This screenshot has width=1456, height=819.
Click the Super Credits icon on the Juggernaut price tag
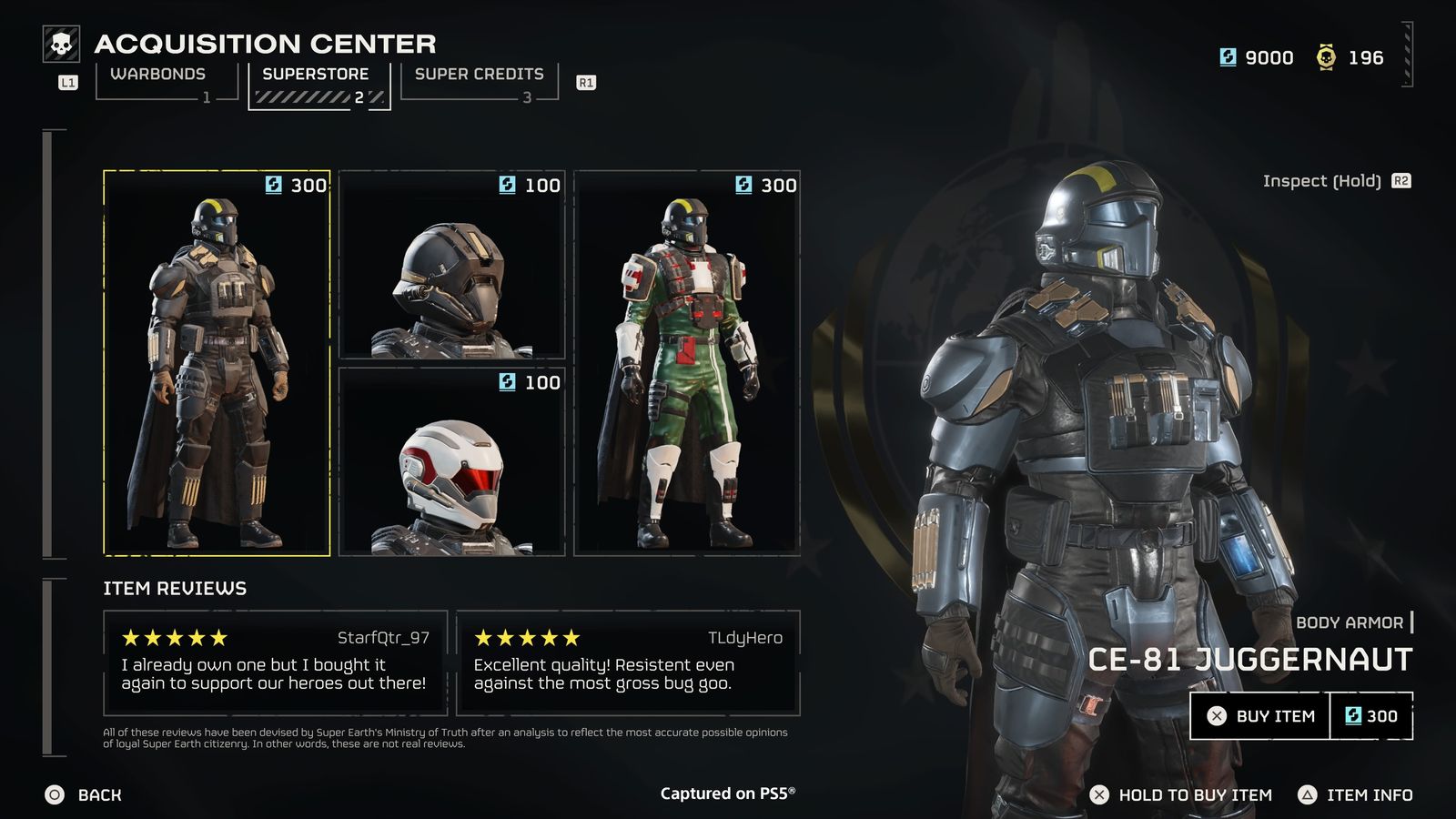pos(1356,716)
